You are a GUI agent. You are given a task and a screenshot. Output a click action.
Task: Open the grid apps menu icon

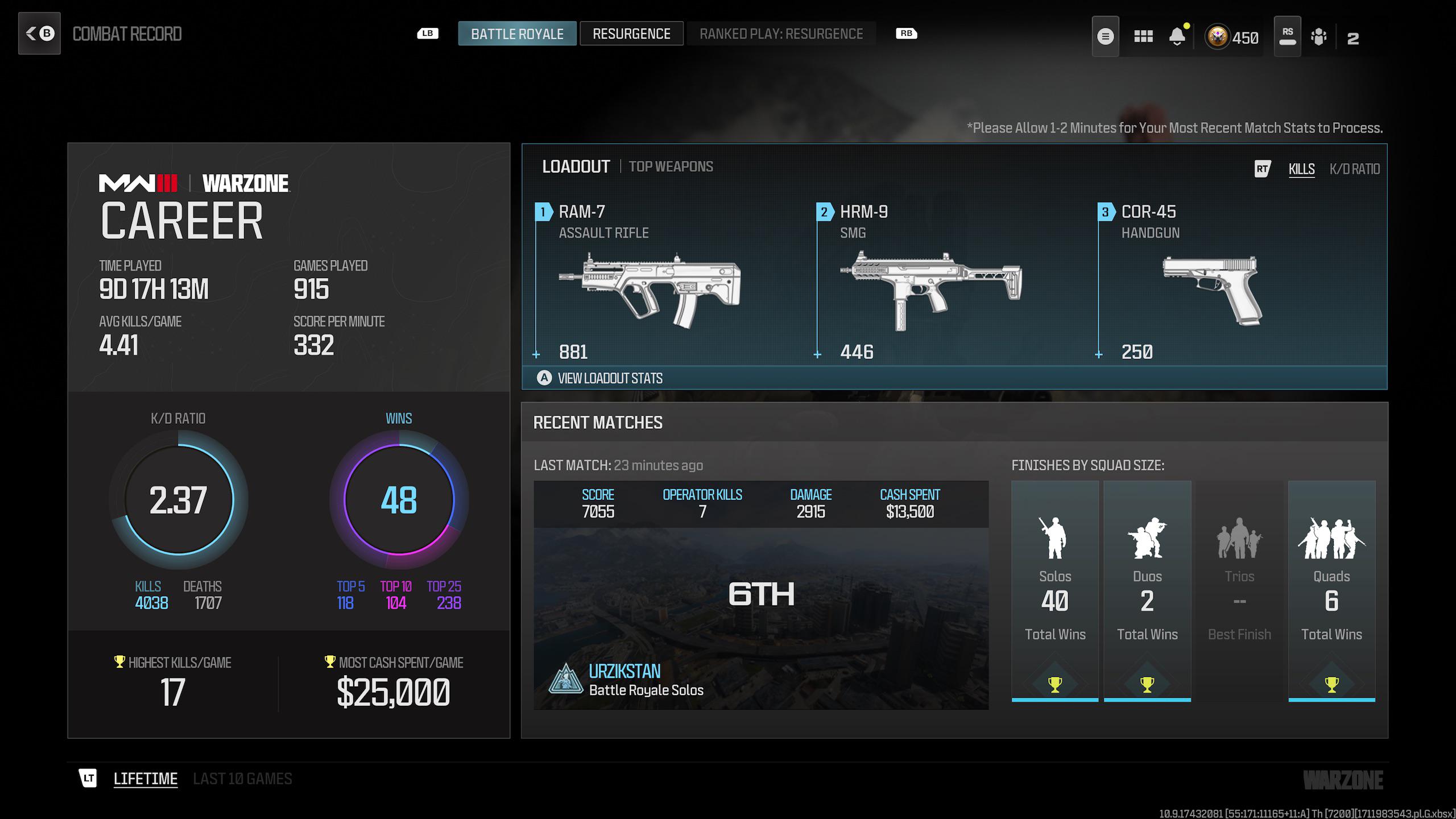click(x=1143, y=37)
